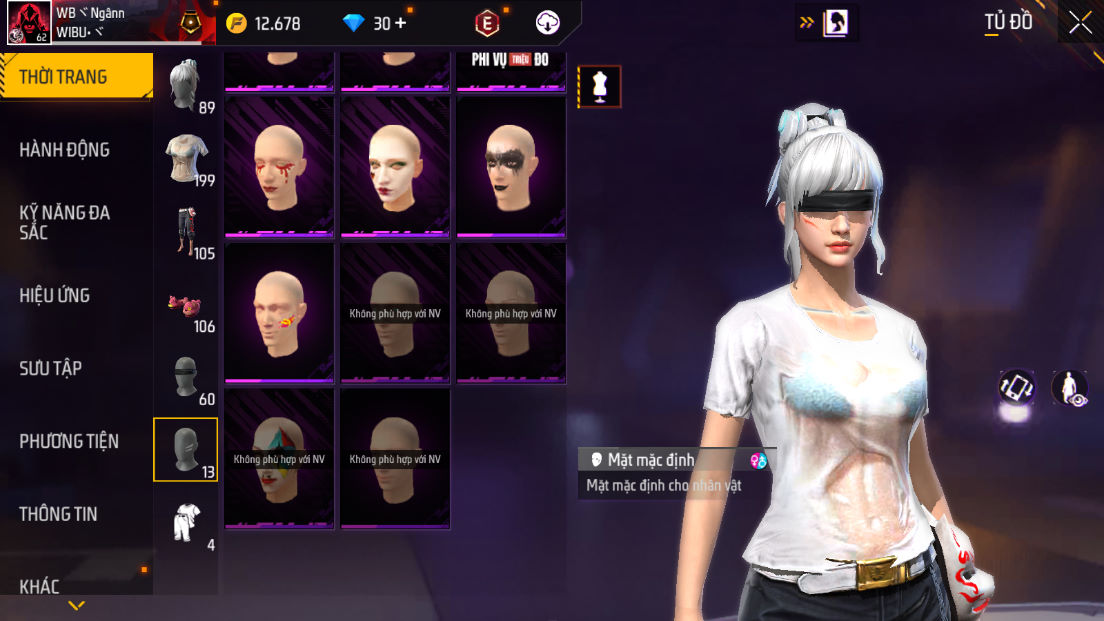Choose the hair category with 89 items
The height and width of the screenshot is (621, 1104).
(x=187, y=86)
